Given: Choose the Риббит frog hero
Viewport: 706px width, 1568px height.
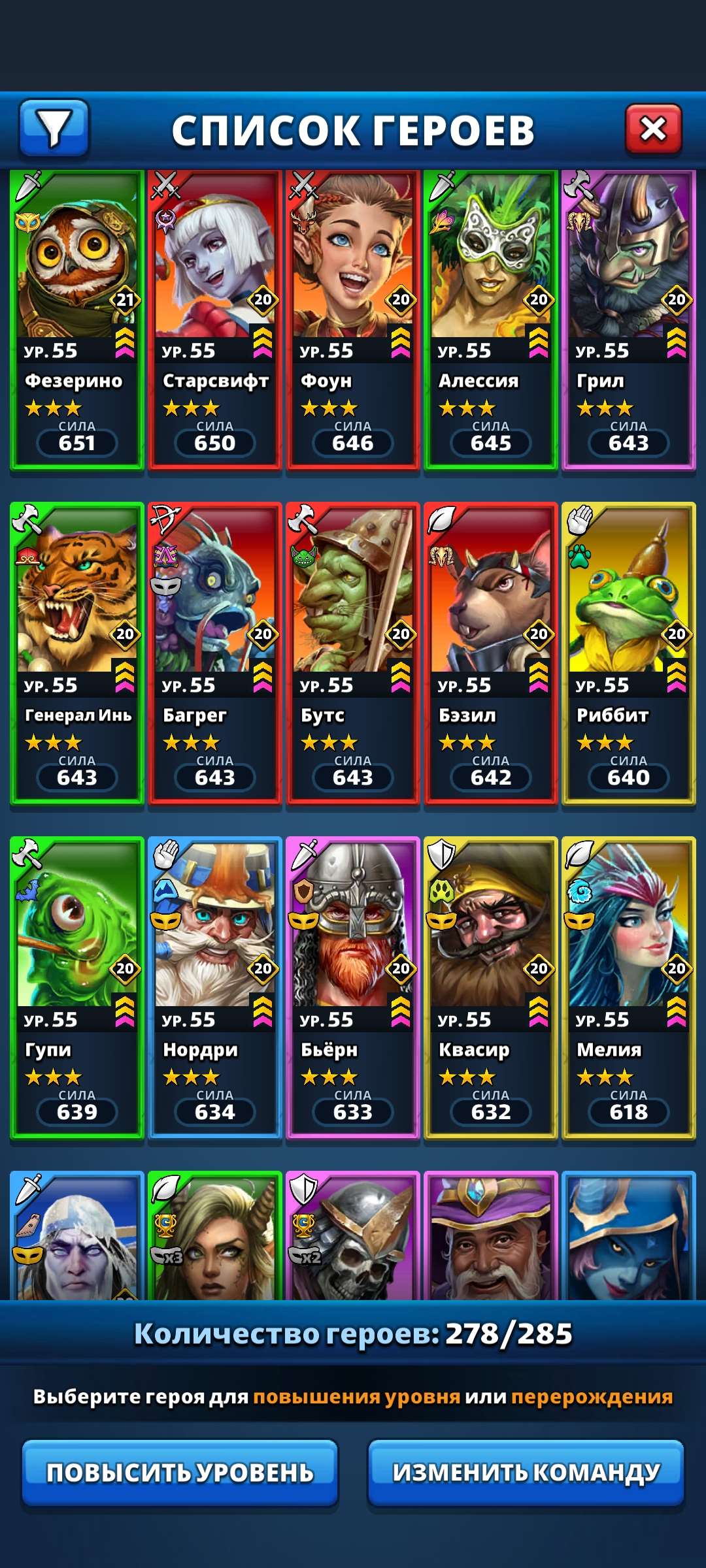Looking at the screenshot, I should point(629,653).
